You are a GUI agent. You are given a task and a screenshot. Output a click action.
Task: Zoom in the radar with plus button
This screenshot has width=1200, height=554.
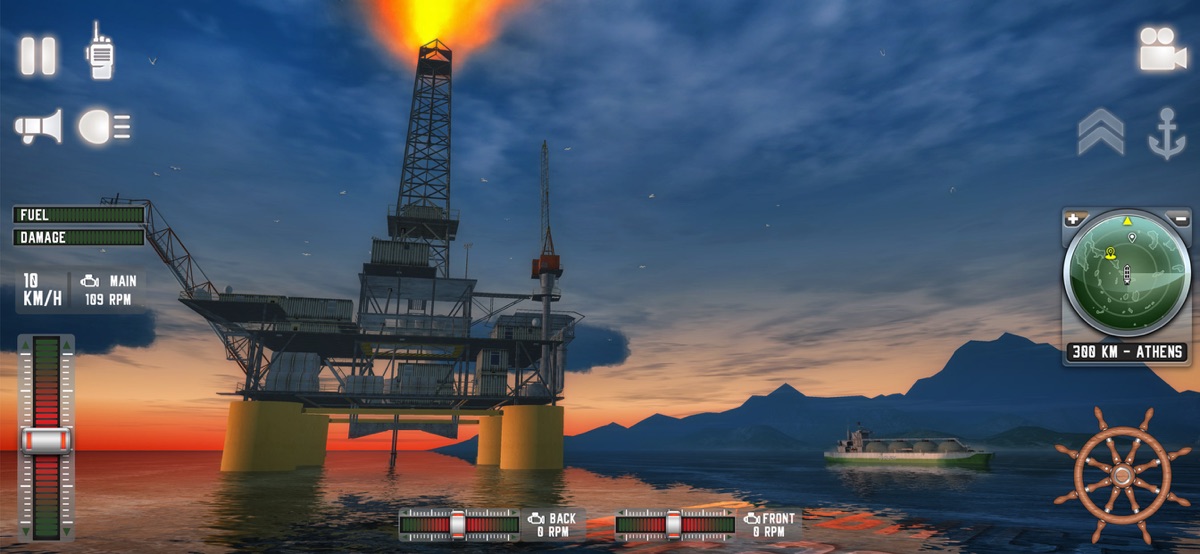pos(1075,218)
